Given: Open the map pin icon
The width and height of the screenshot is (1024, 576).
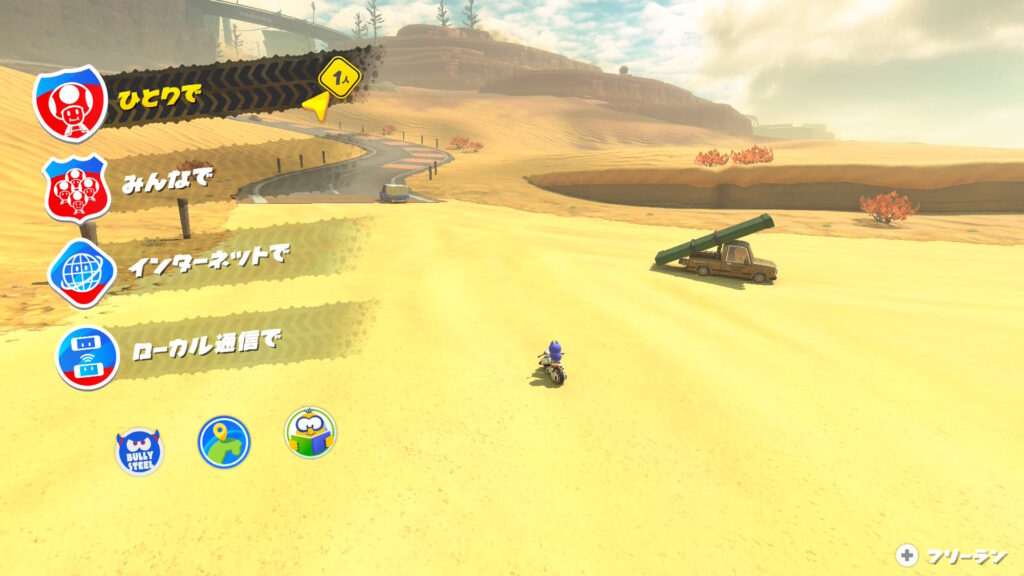Looking at the screenshot, I should click(224, 441).
